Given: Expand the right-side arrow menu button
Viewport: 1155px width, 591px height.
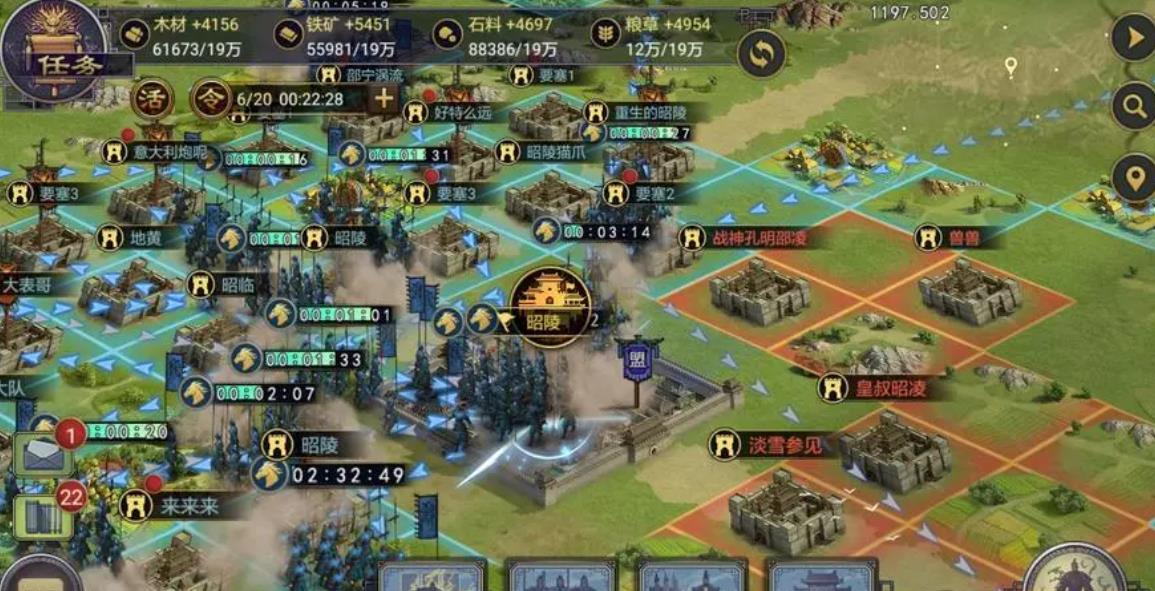Looking at the screenshot, I should click(1133, 39).
